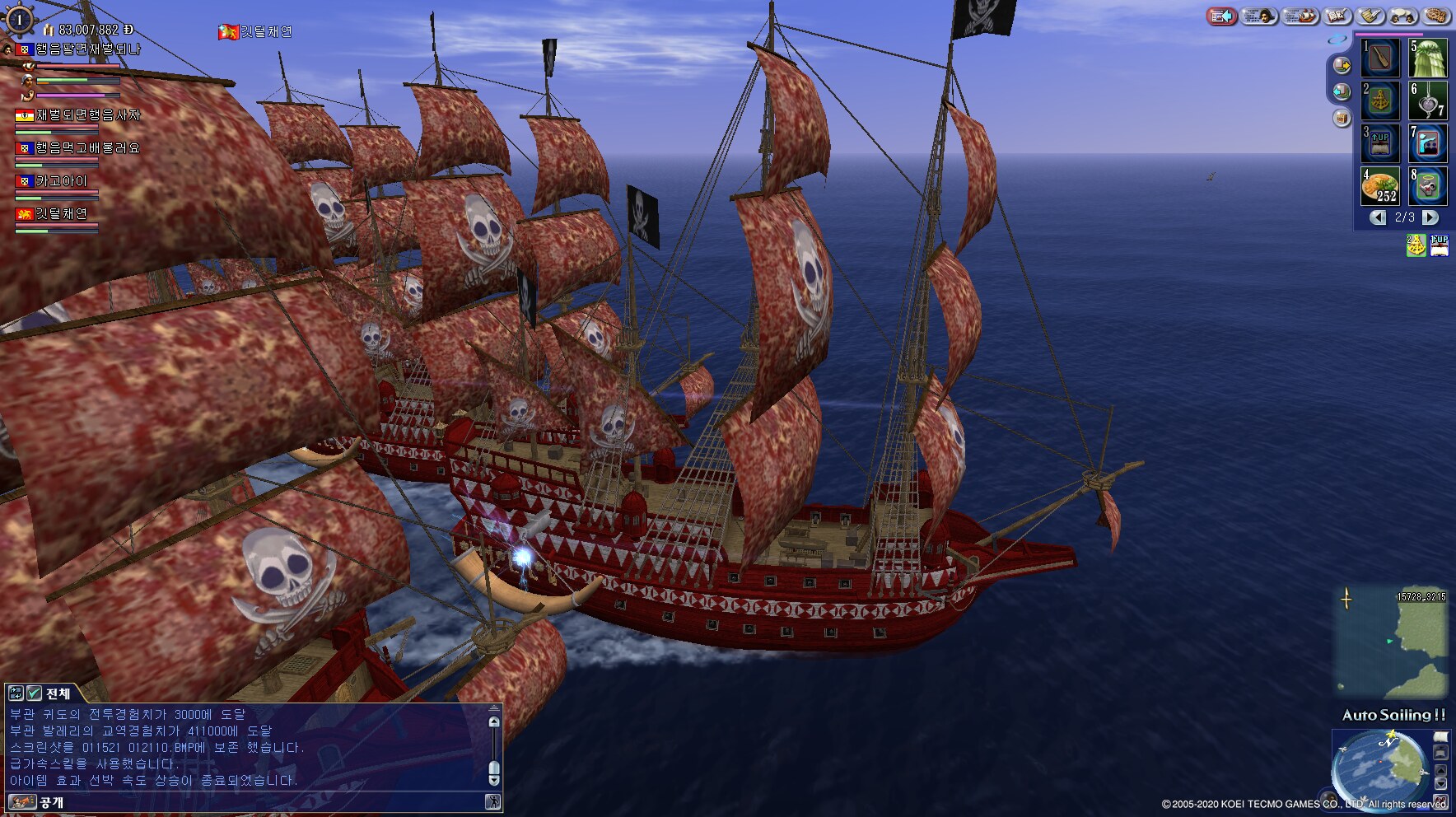Use the heart pendant in slot 6
This screenshot has height=817, width=1456.
[x=1427, y=100]
